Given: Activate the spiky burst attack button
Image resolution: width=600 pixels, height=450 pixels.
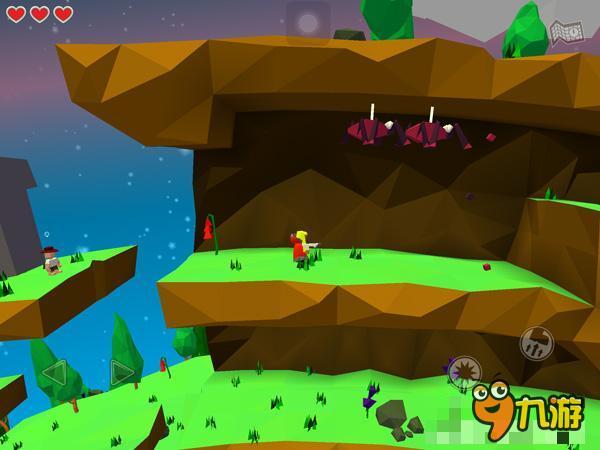Looking at the screenshot, I should [464, 372].
